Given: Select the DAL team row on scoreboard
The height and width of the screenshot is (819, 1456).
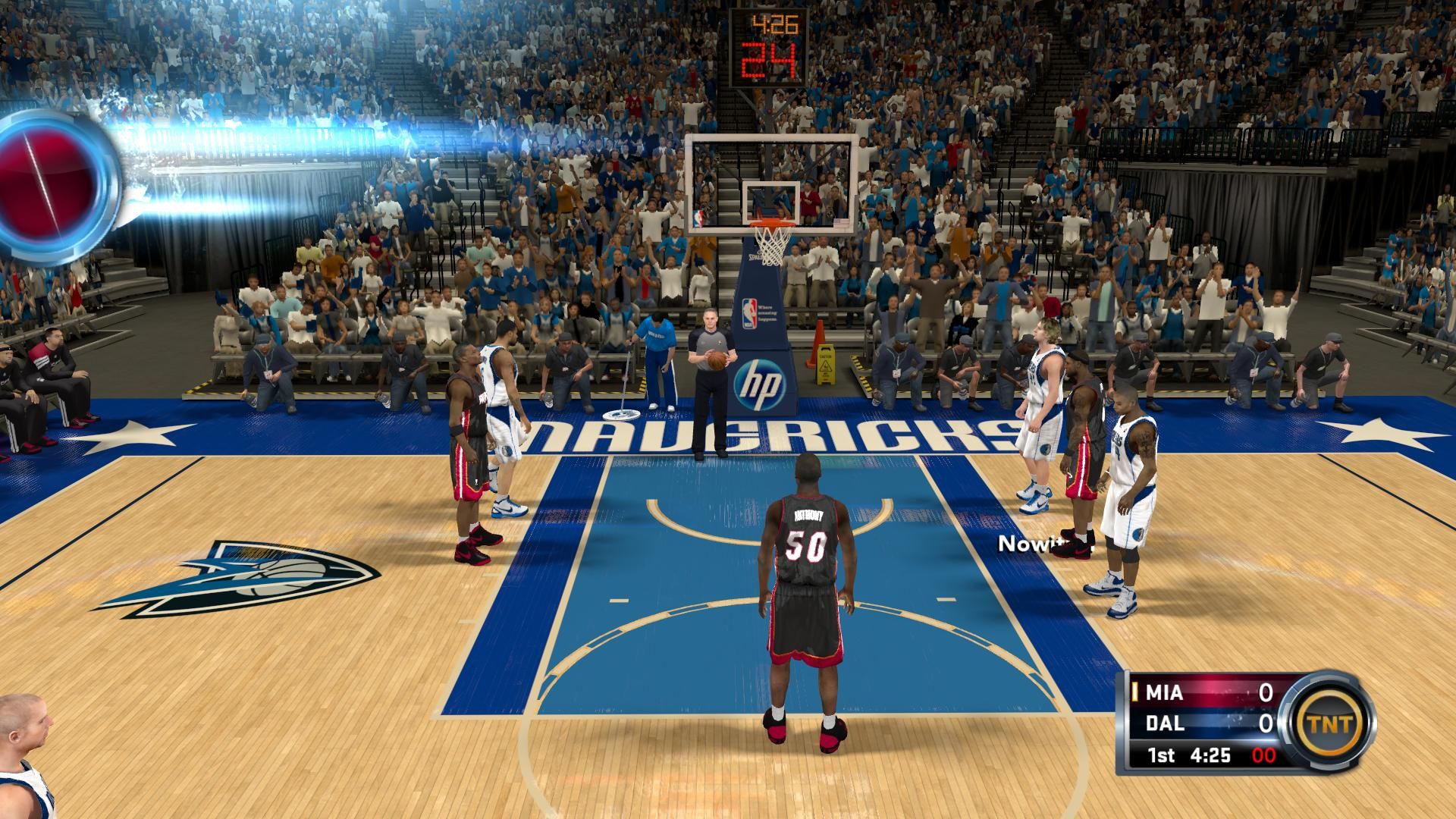Looking at the screenshot, I should pyautogui.click(x=1201, y=723).
